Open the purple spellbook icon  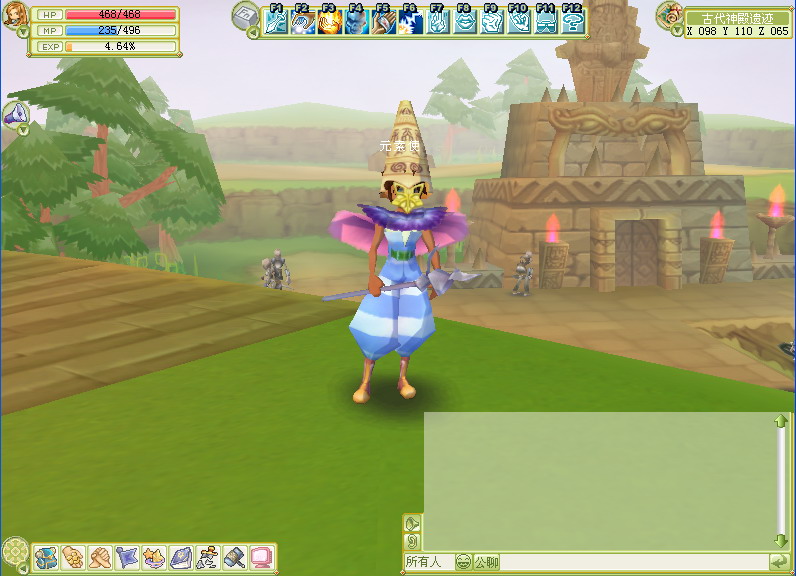180,556
